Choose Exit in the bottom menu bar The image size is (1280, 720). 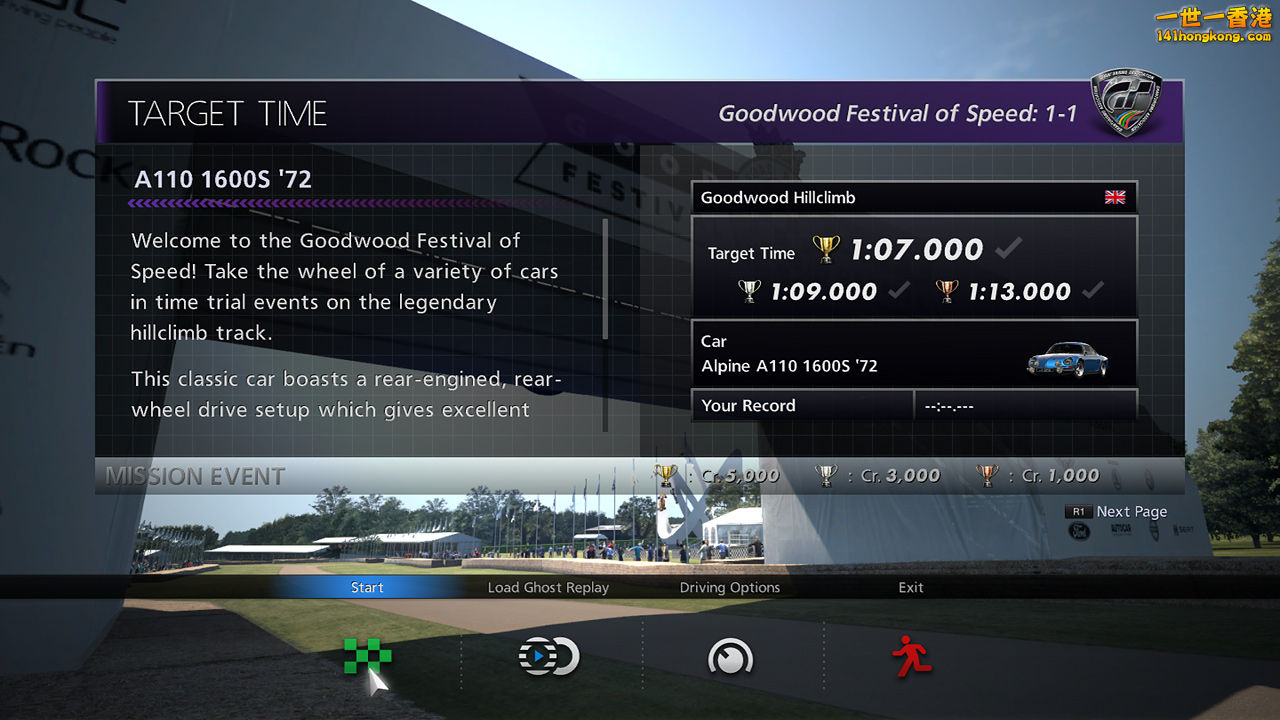tap(911, 587)
